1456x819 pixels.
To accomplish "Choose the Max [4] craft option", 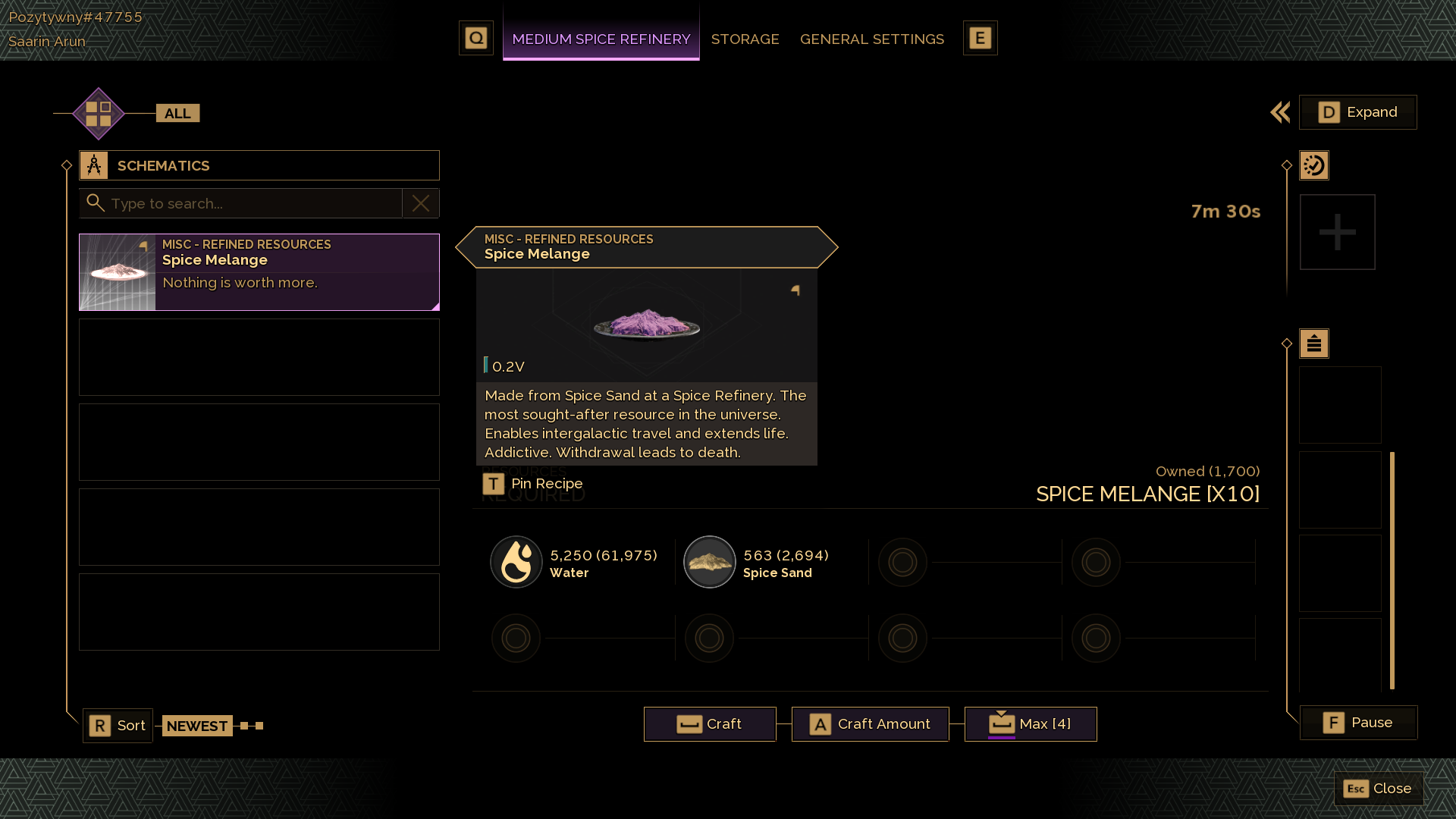I will [1031, 724].
